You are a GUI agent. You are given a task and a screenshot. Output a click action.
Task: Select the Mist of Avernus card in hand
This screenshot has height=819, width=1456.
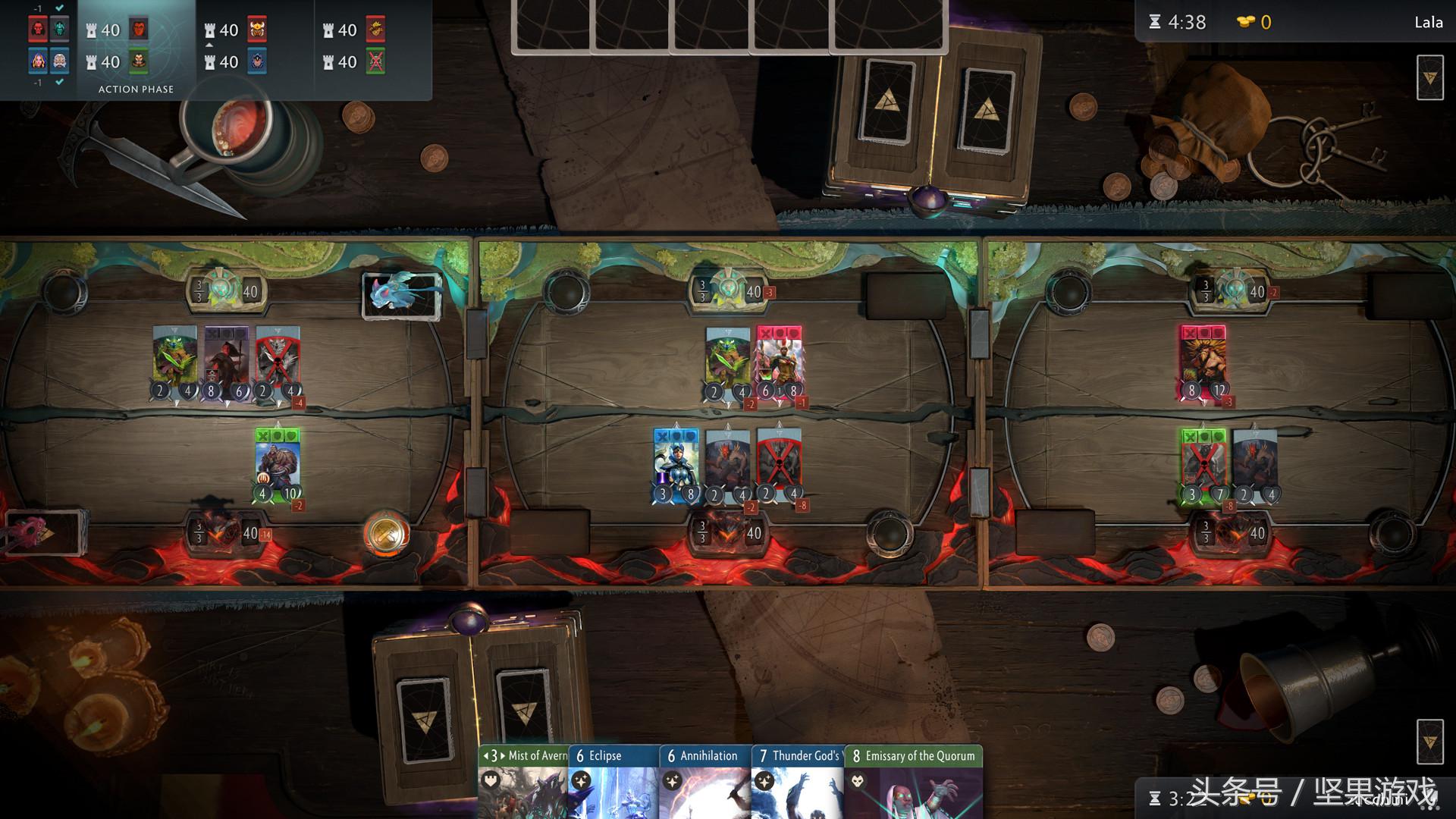click(523, 781)
